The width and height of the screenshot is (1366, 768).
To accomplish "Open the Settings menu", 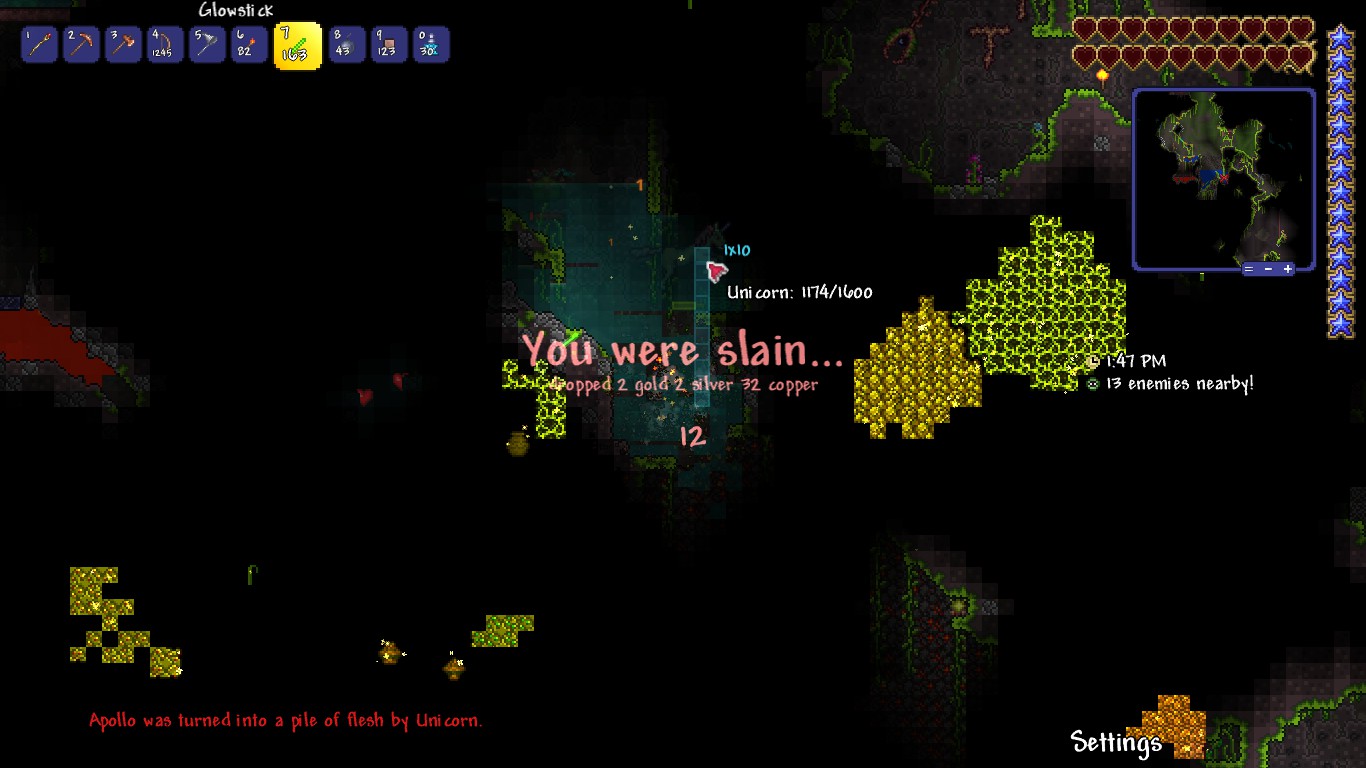I will click(x=1114, y=744).
